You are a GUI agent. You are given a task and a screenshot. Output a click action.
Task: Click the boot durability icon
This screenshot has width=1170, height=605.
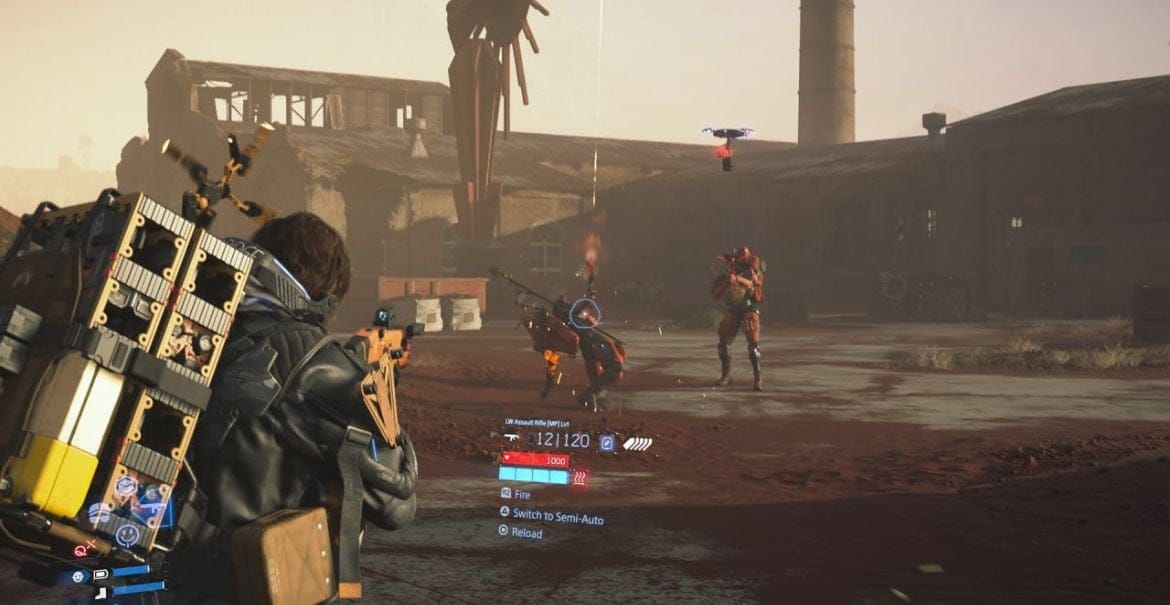click(100, 594)
